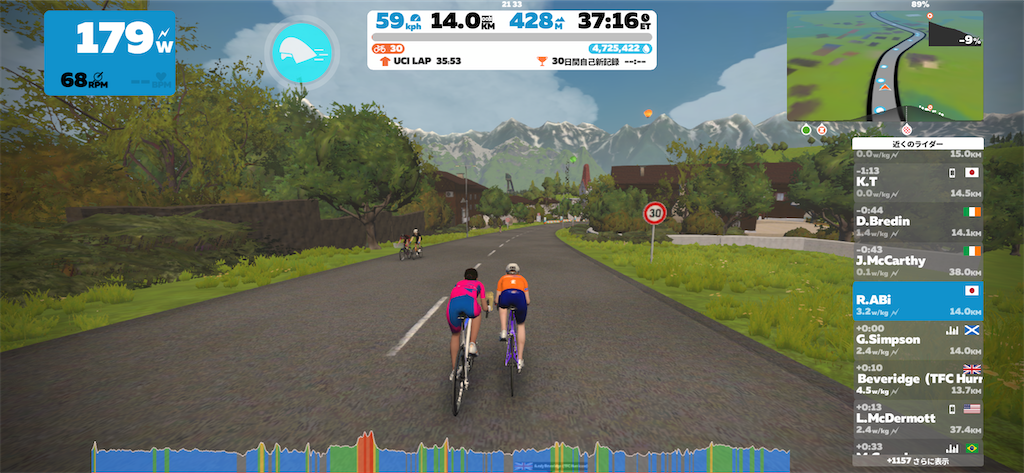Open the 179 W power panel
This screenshot has width=1024, height=473.
click(109, 52)
